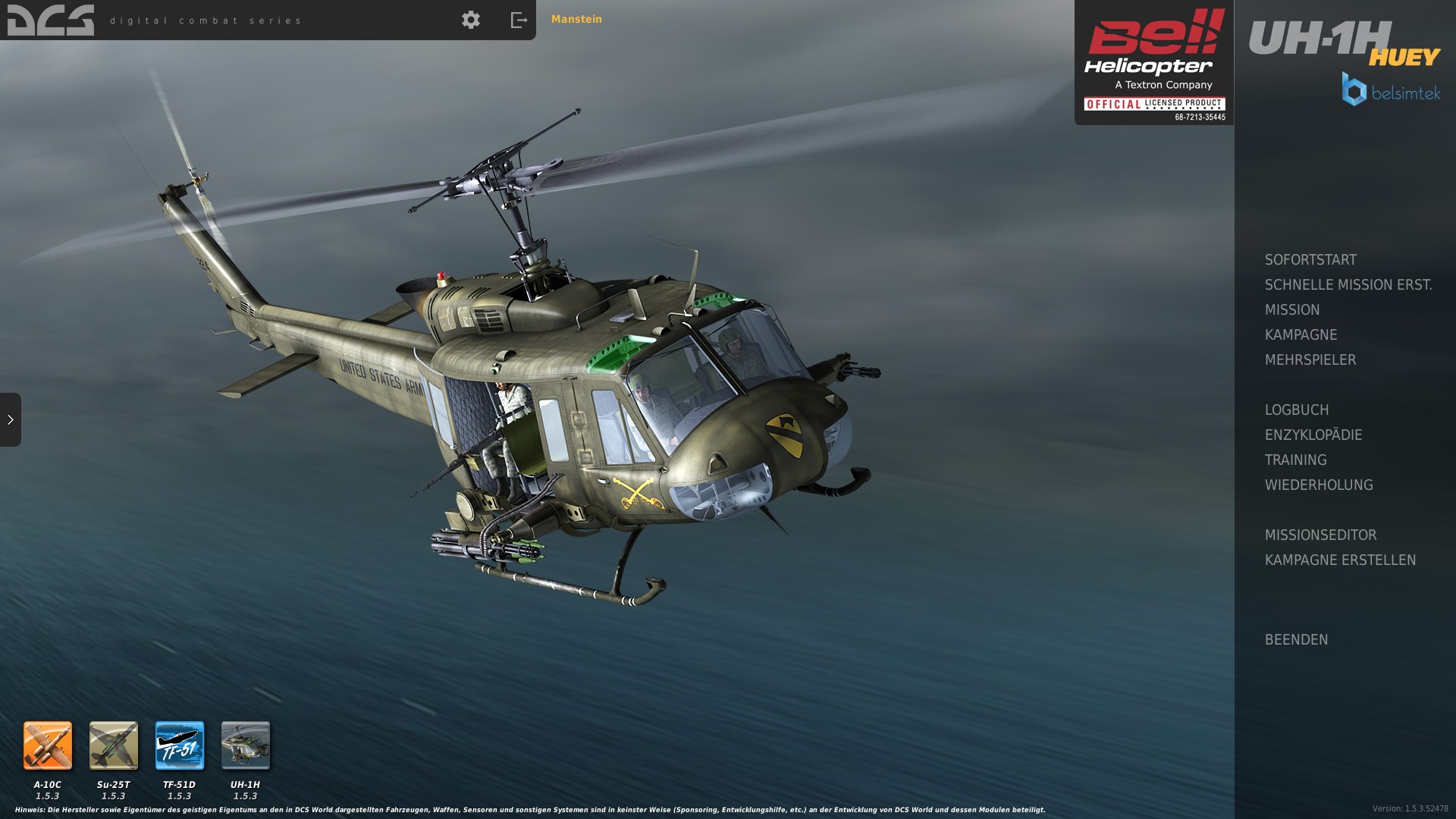Open the MISSION menu entry
Image resolution: width=1456 pixels, height=819 pixels.
[1292, 310]
